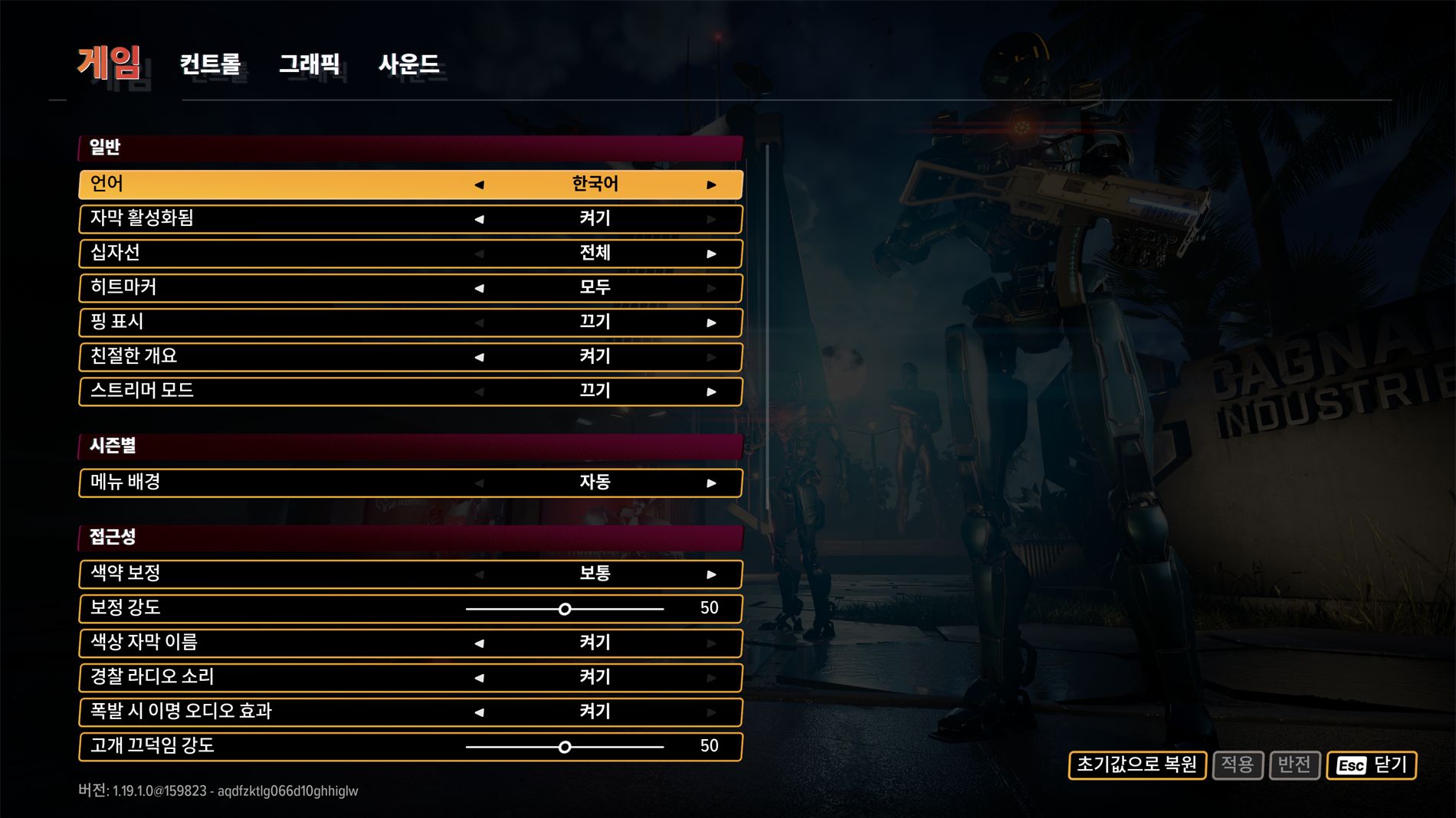The width and height of the screenshot is (1456, 818).
Task: Disable 경찰 라디오 소리 with left arrow
Action: tap(479, 678)
